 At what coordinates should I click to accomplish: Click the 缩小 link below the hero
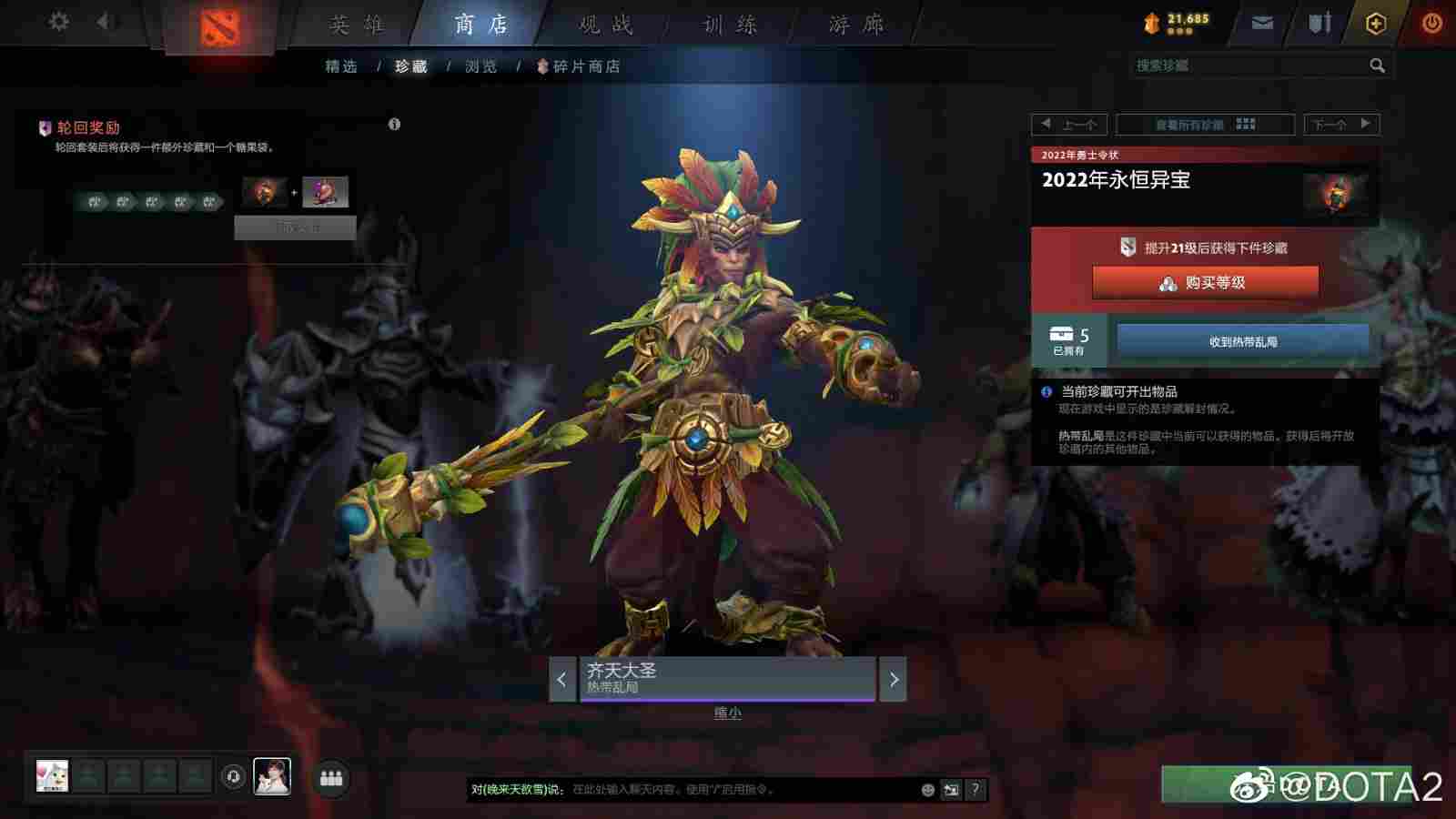point(728,713)
